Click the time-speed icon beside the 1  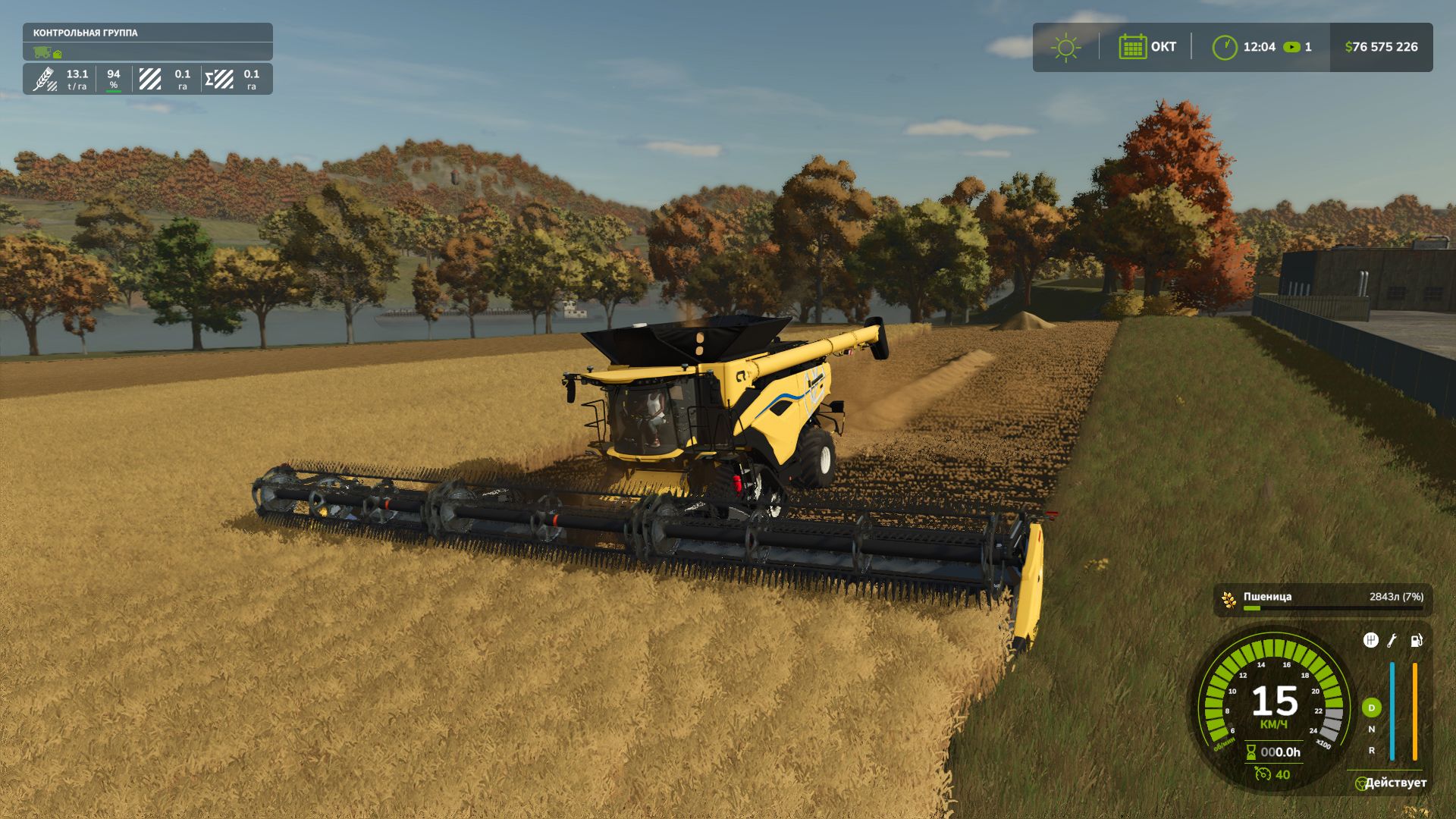coord(1291,47)
